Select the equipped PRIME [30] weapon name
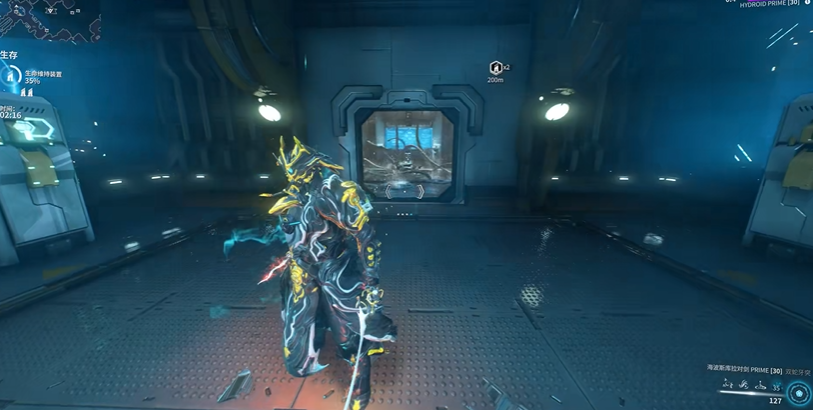Screen dimensions: 813x410 click(x=744, y=370)
